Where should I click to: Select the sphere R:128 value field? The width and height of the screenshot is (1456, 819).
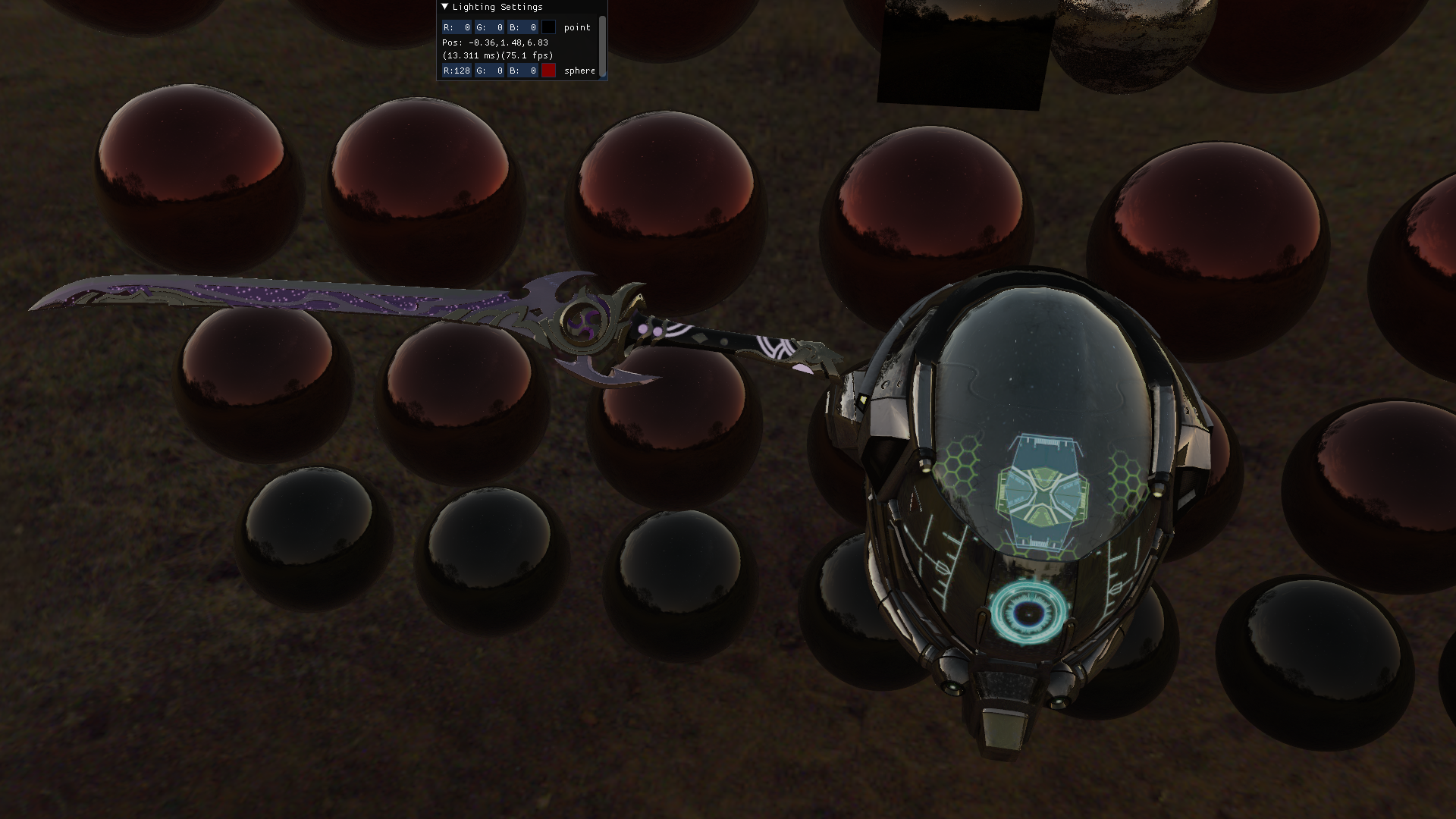[x=457, y=71]
